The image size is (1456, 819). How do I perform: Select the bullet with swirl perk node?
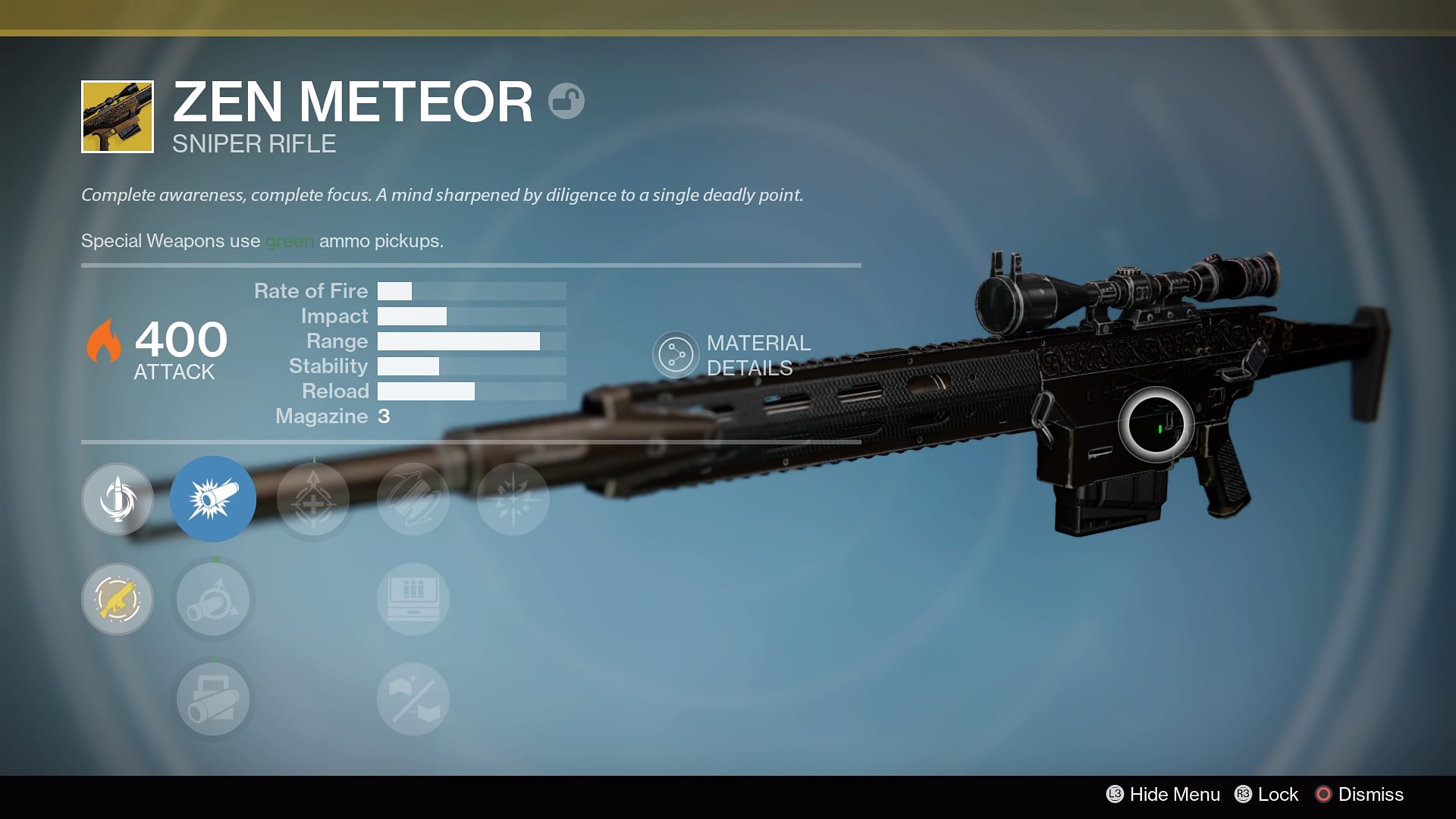118,499
